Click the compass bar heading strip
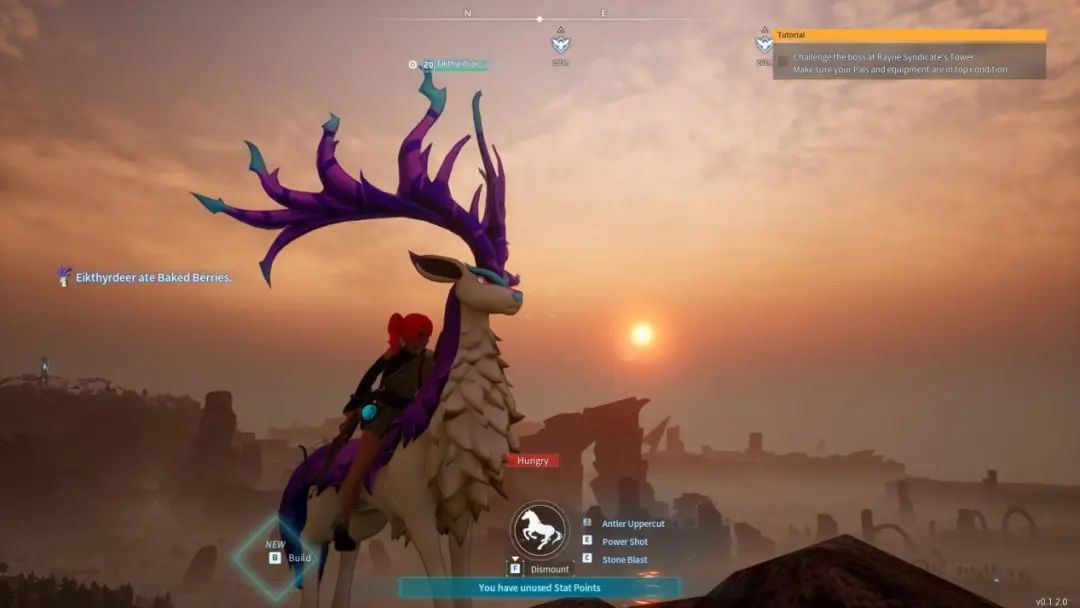Image resolution: width=1080 pixels, height=608 pixels. (539, 18)
